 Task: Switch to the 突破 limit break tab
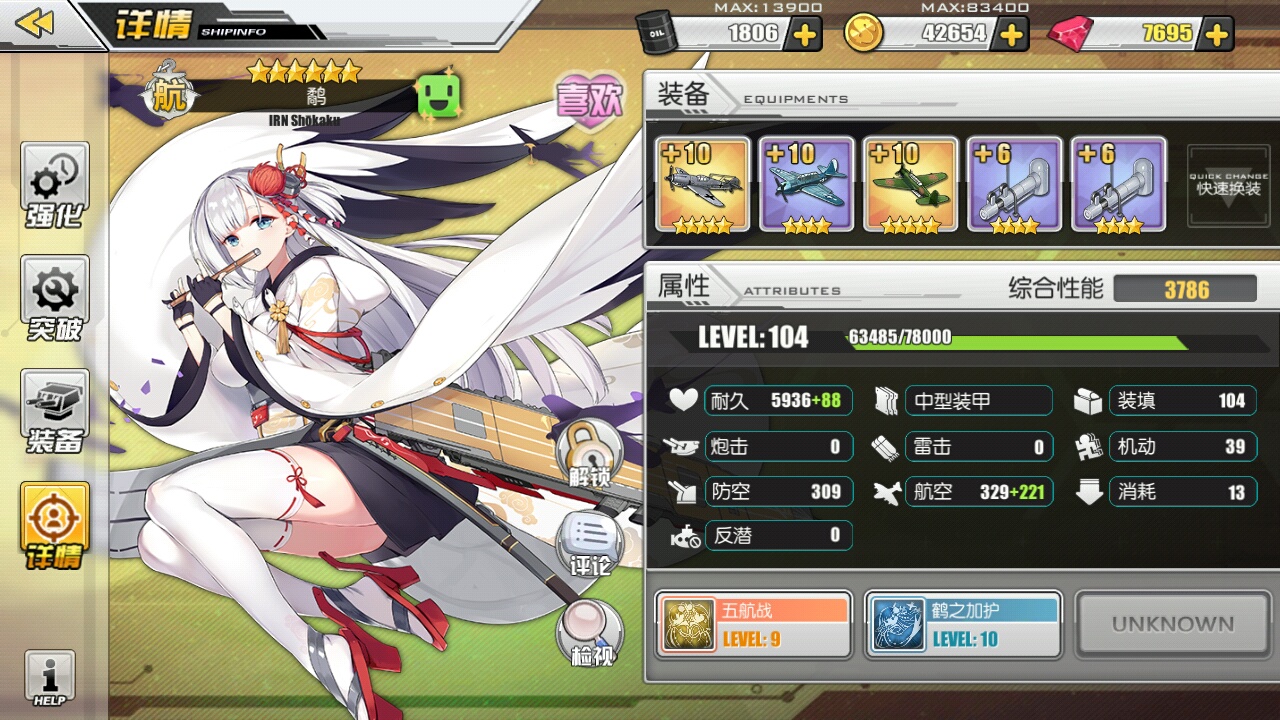point(55,299)
